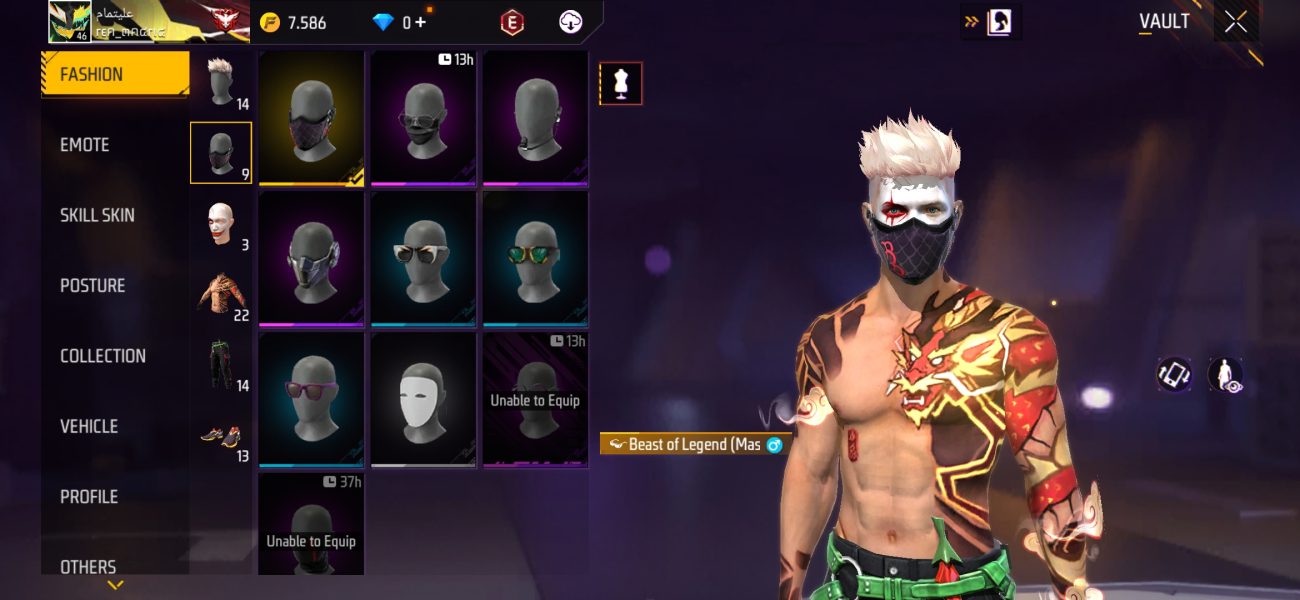The height and width of the screenshot is (600, 1300).
Task: Choose the green and orange goggles
Action: (x=535, y=260)
